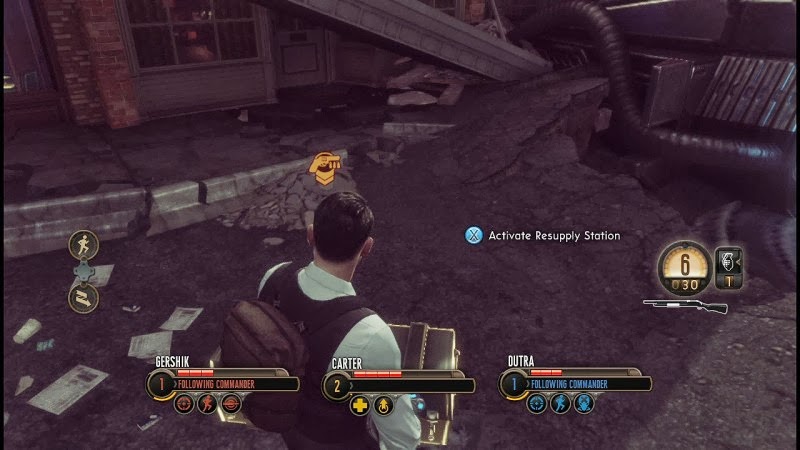Select squad member Gershik's panel
800x450 pixels.
pyautogui.click(x=225, y=382)
